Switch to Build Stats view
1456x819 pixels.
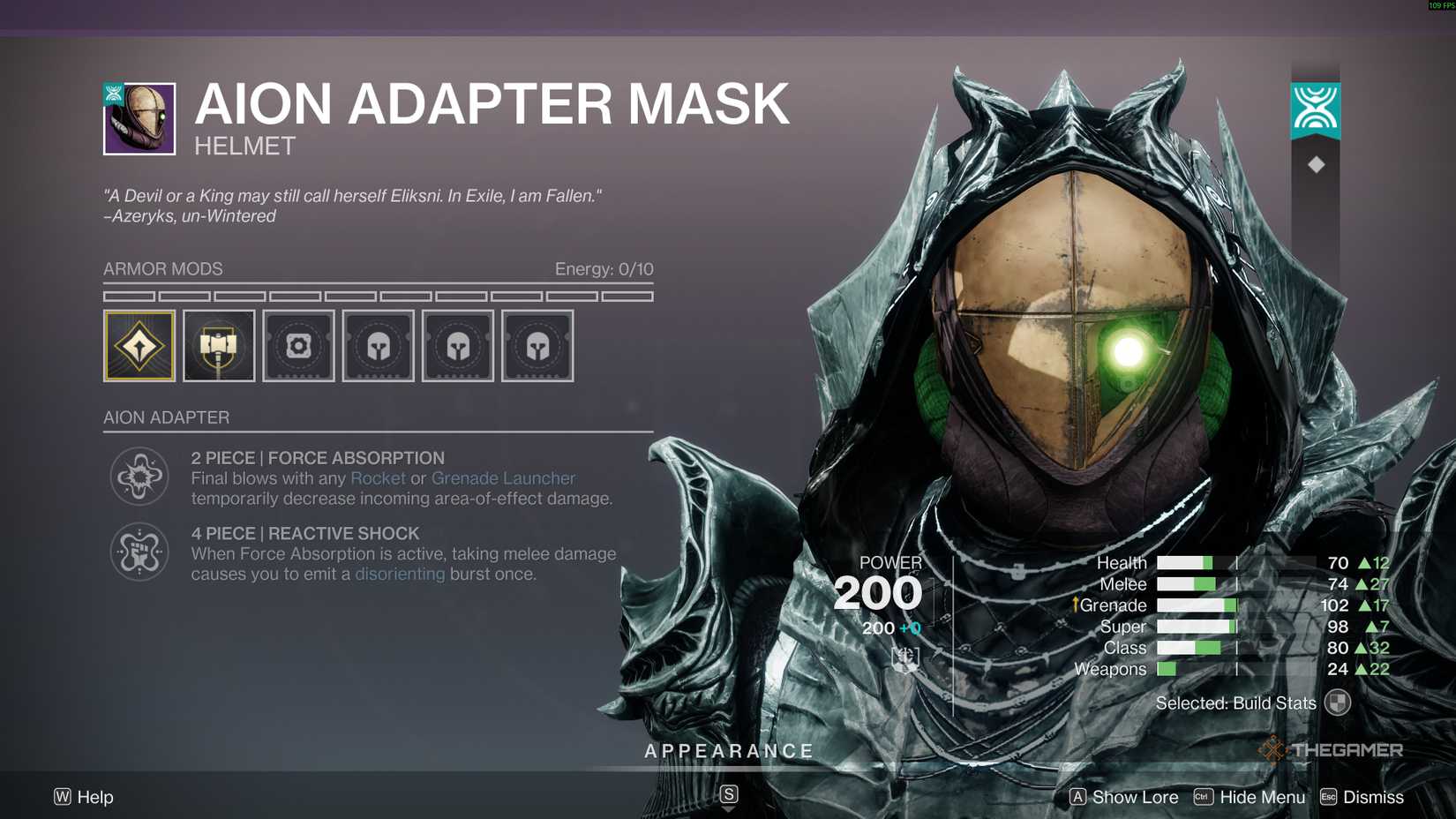tap(1235, 703)
